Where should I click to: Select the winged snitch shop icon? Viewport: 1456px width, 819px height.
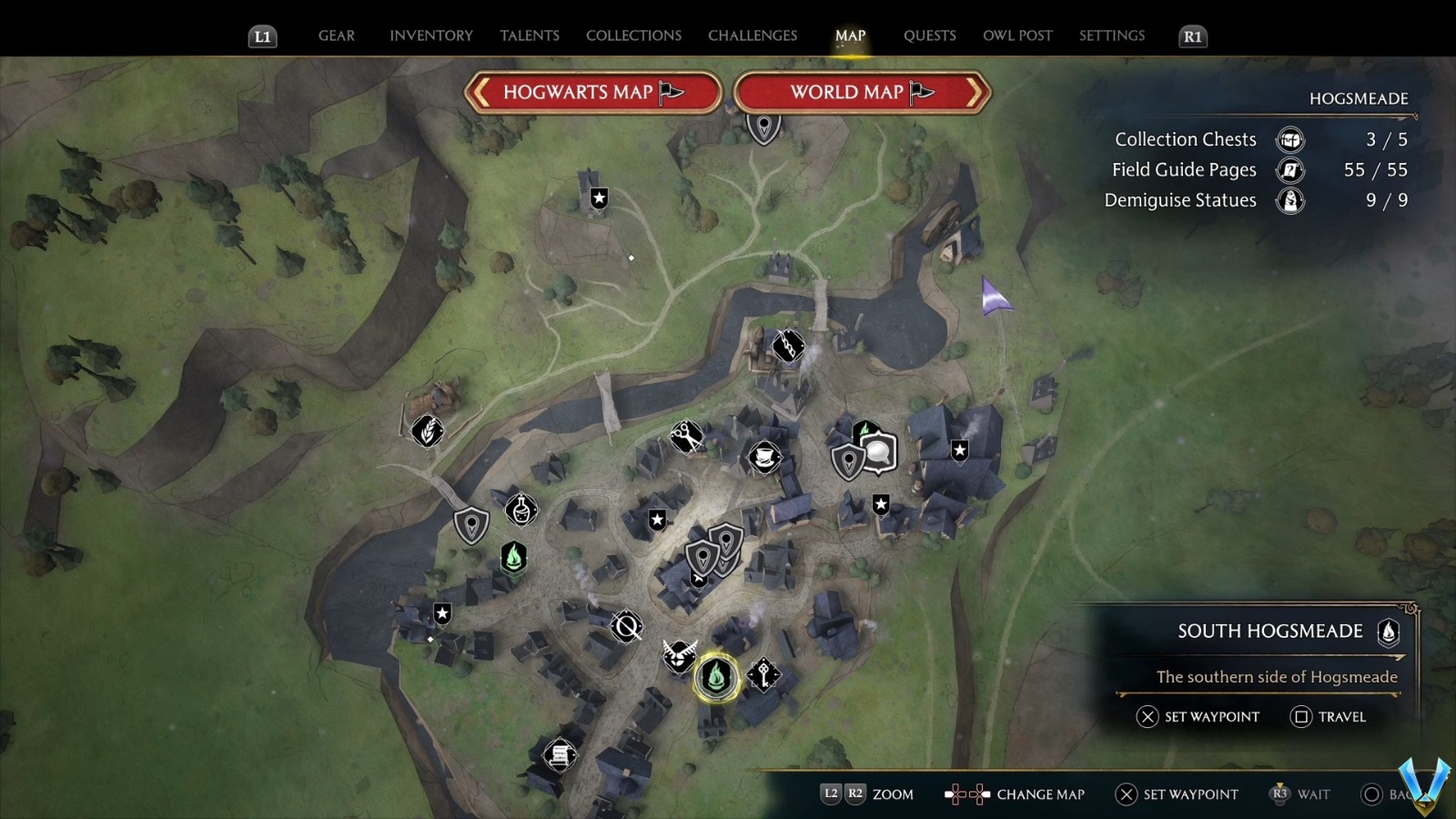click(x=681, y=658)
